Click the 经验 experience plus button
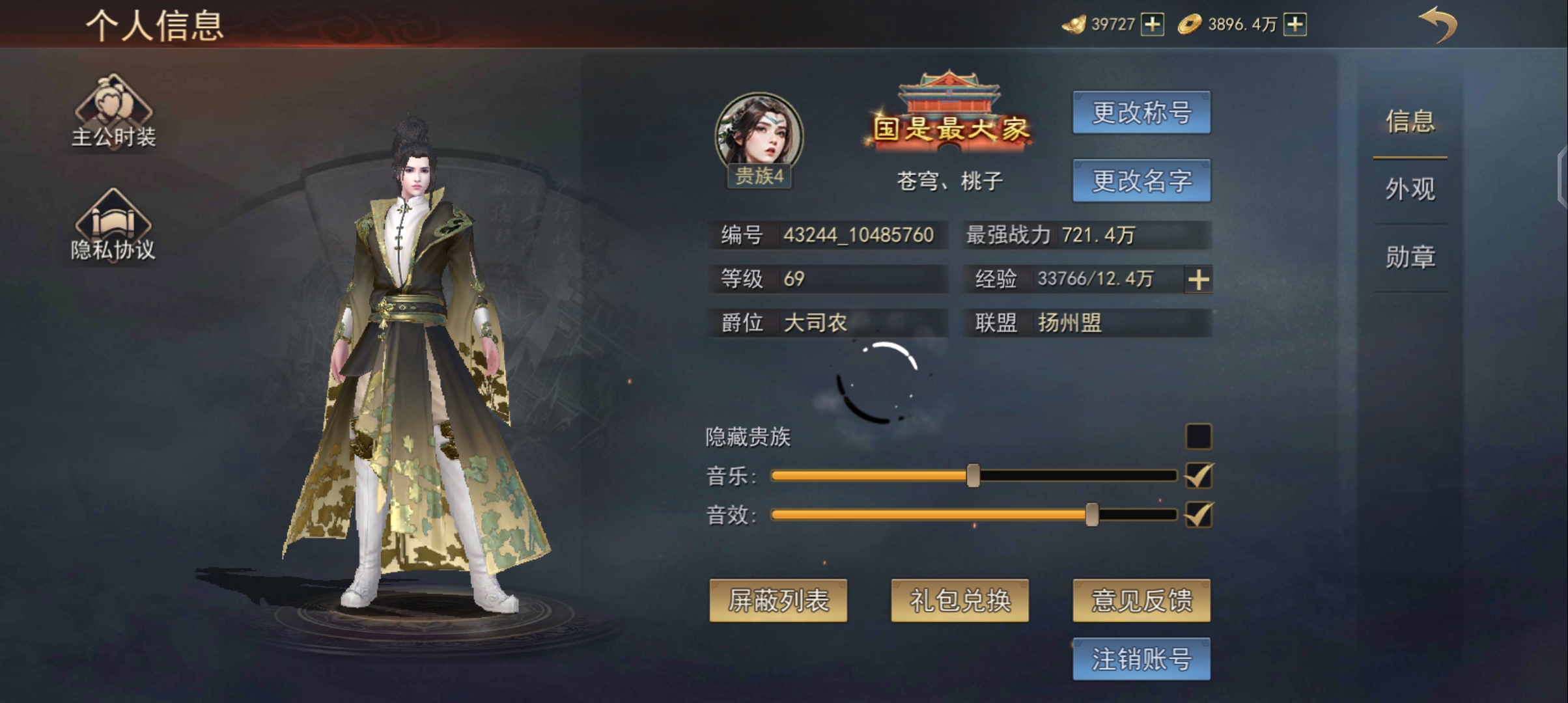The image size is (1568, 703). tap(1198, 279)
